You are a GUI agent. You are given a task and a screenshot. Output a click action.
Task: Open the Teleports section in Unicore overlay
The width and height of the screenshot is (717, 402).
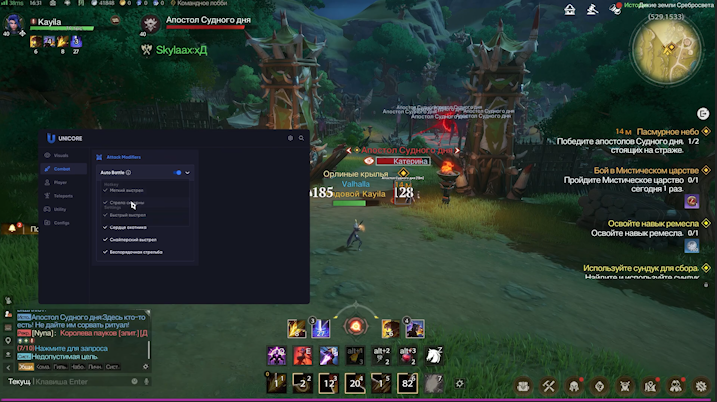[x=61, y=196]
